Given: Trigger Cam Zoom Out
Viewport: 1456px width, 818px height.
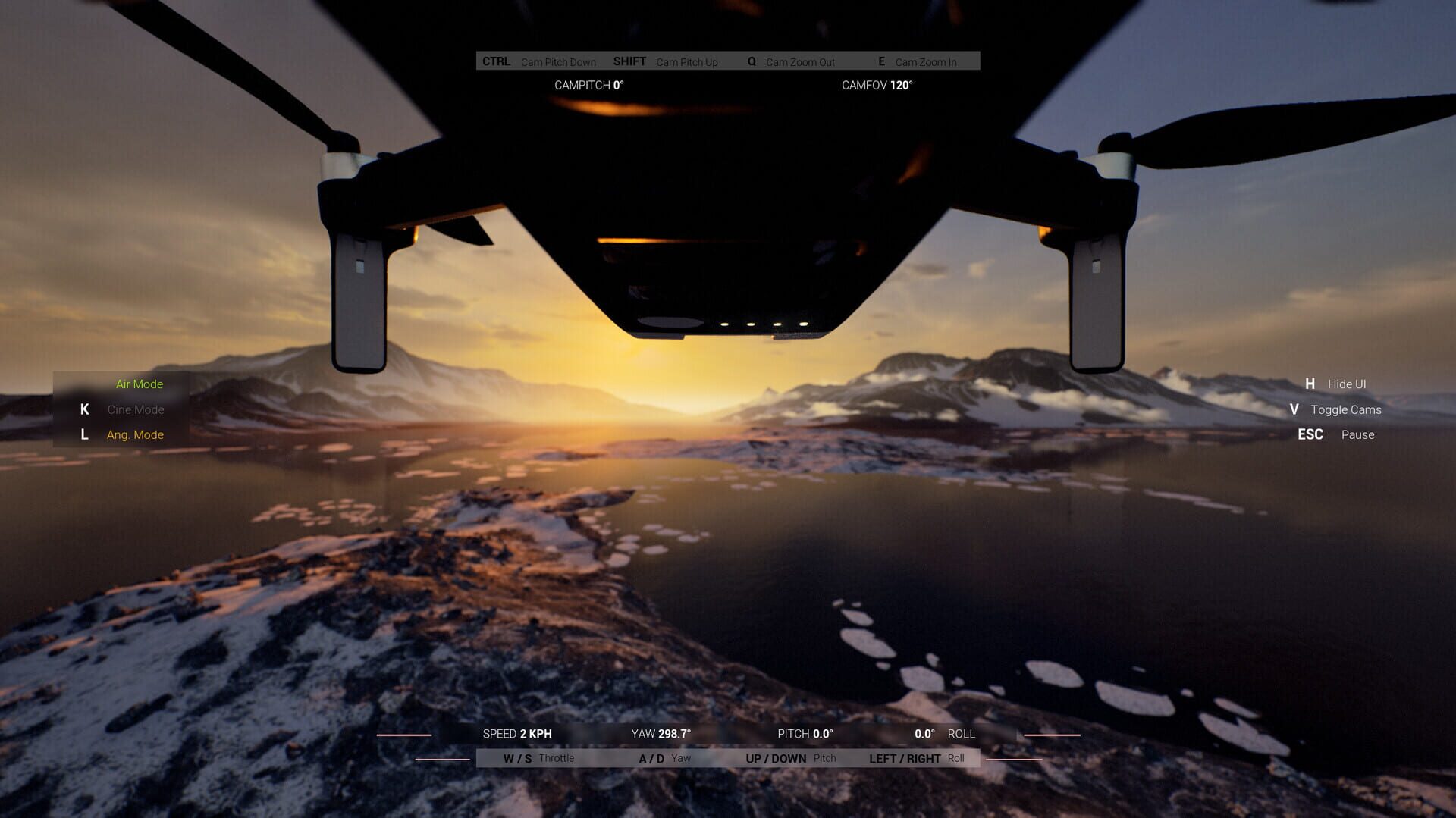Looking at the screenshot, I should (x=792, y=61).
